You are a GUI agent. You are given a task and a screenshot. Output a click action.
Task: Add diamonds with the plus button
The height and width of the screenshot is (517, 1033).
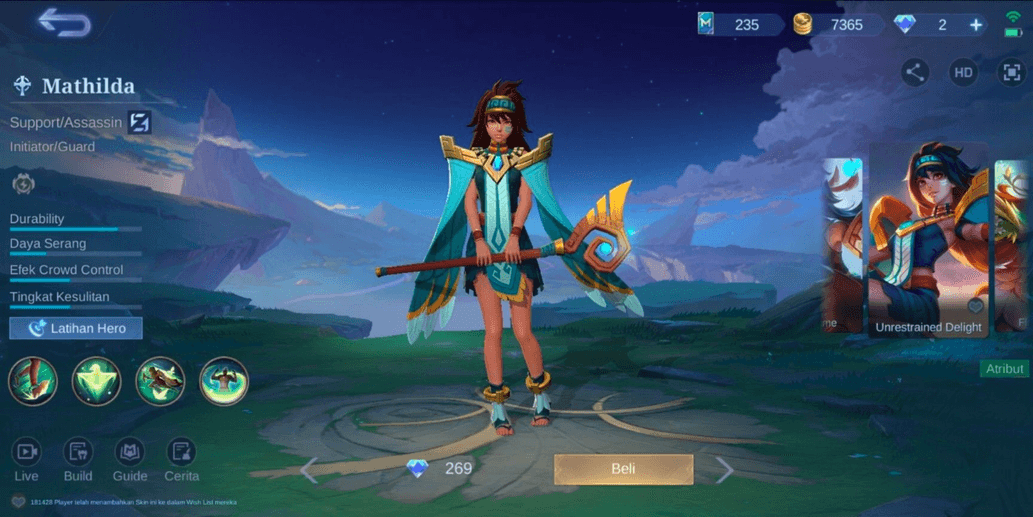pyautogui.click(x=976, y=25)
